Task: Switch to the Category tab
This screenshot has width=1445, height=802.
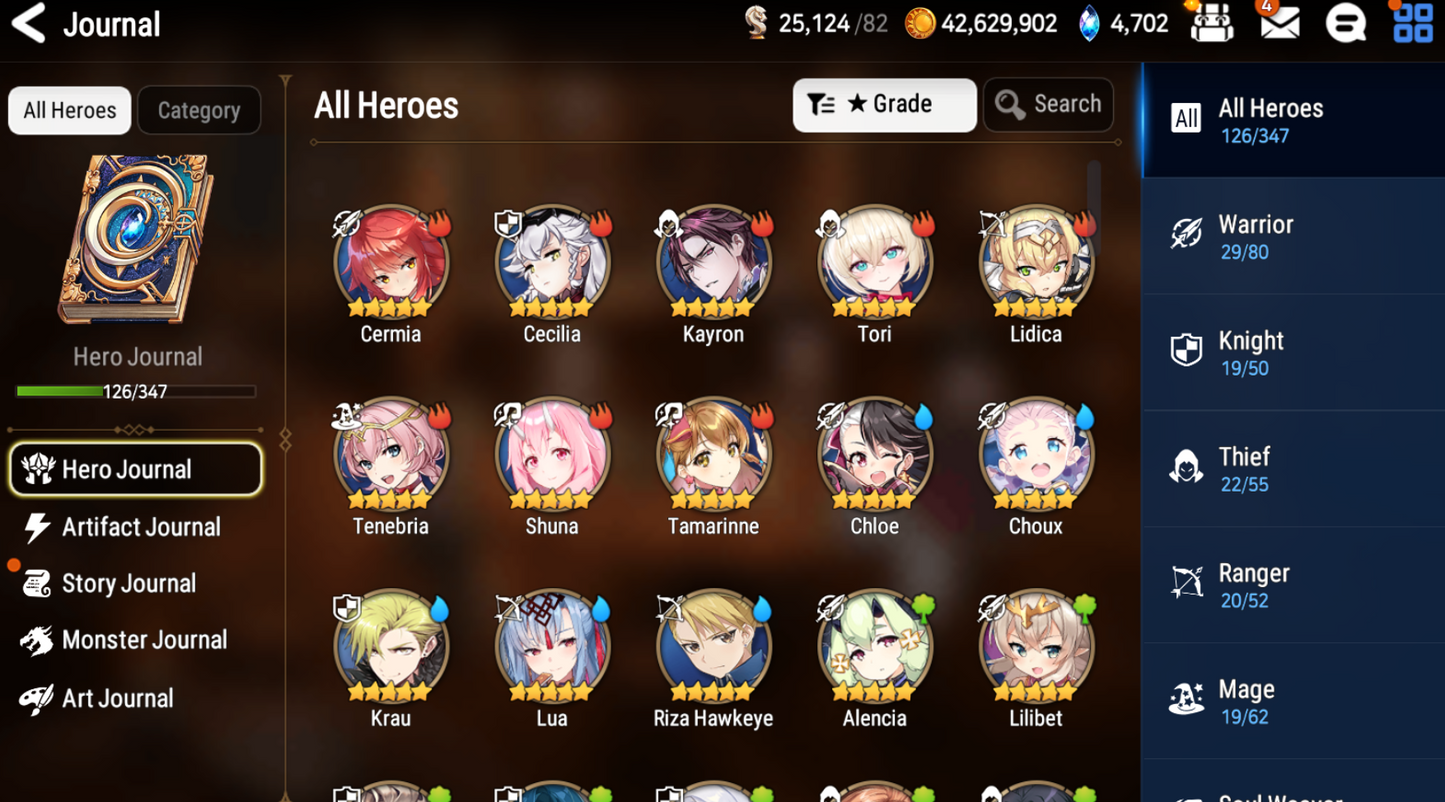Action: [198, 110]
